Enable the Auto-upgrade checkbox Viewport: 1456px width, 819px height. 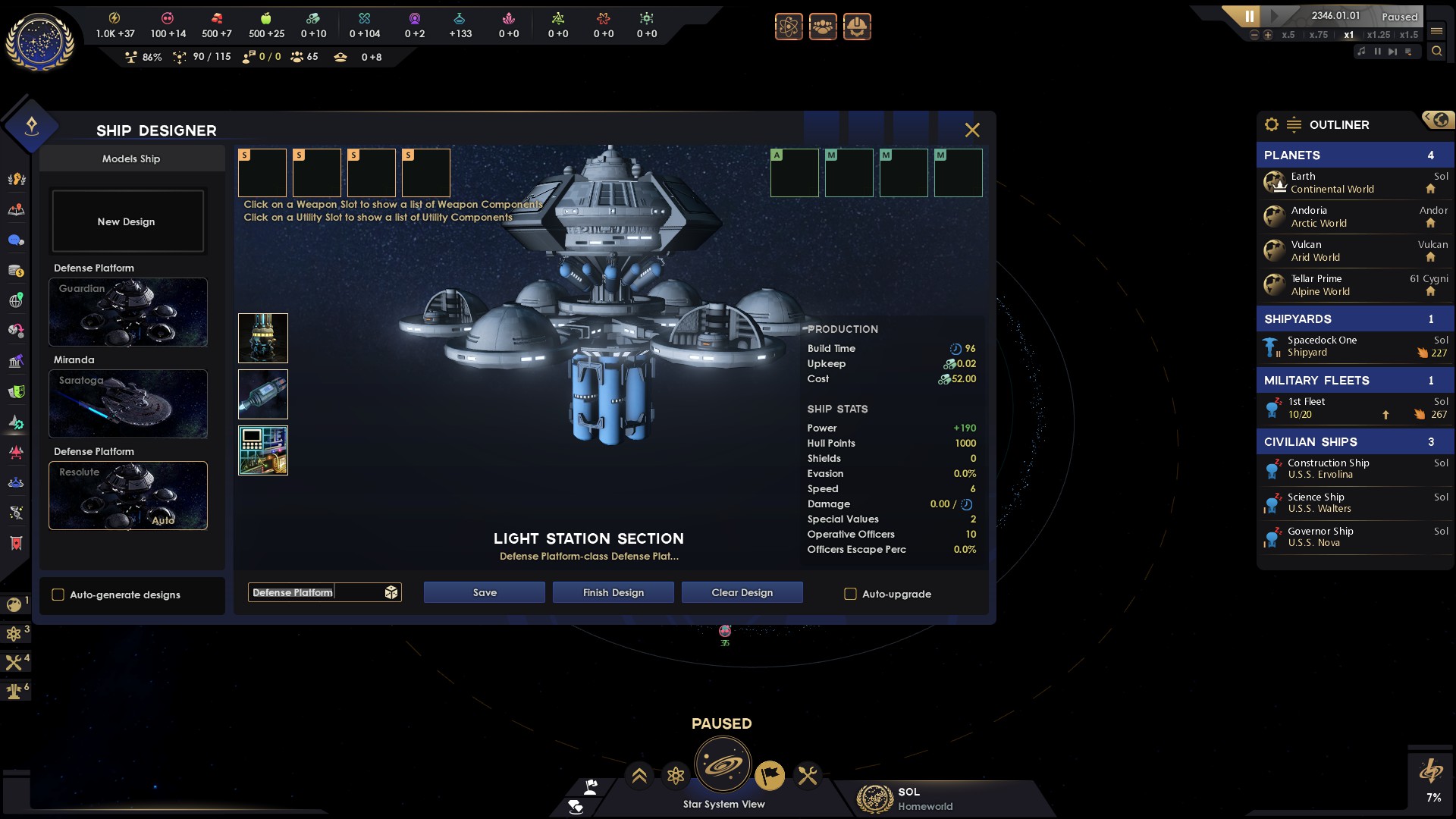(x=851, y=595)
